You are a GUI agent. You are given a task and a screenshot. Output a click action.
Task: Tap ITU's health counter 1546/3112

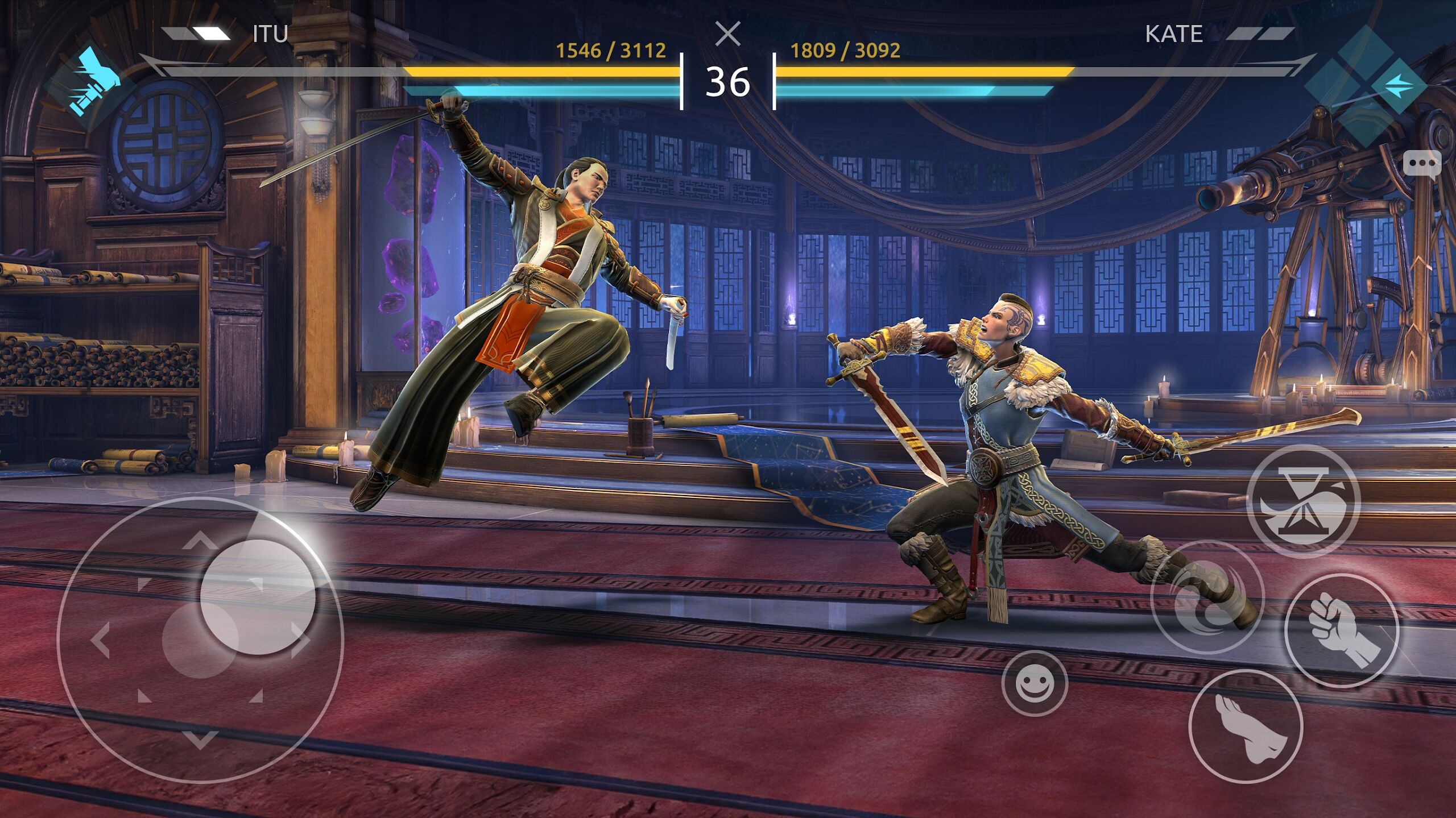[x=609, y=50]
